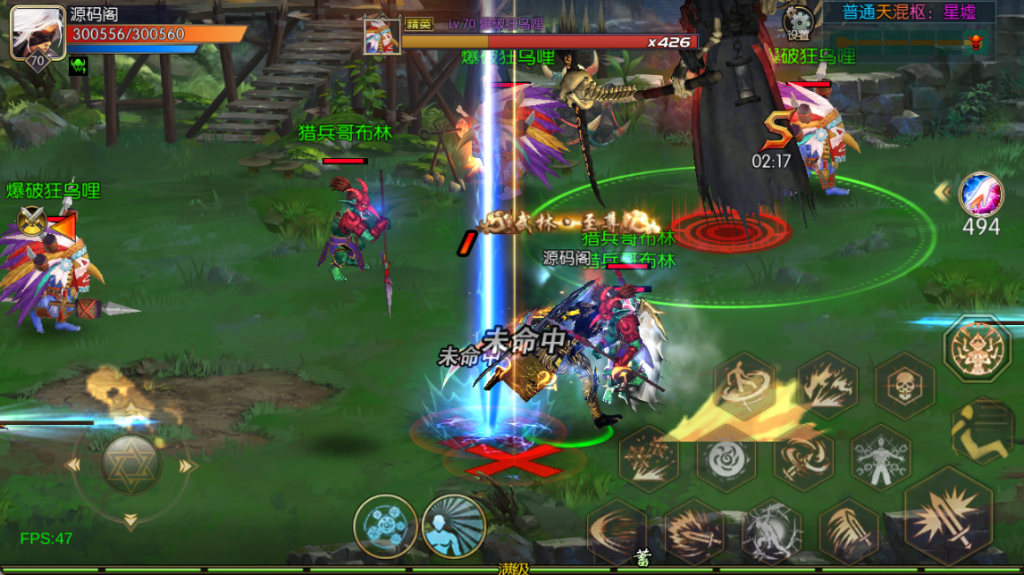Trigger the blue silhouette burst skill

pos(453,524)
